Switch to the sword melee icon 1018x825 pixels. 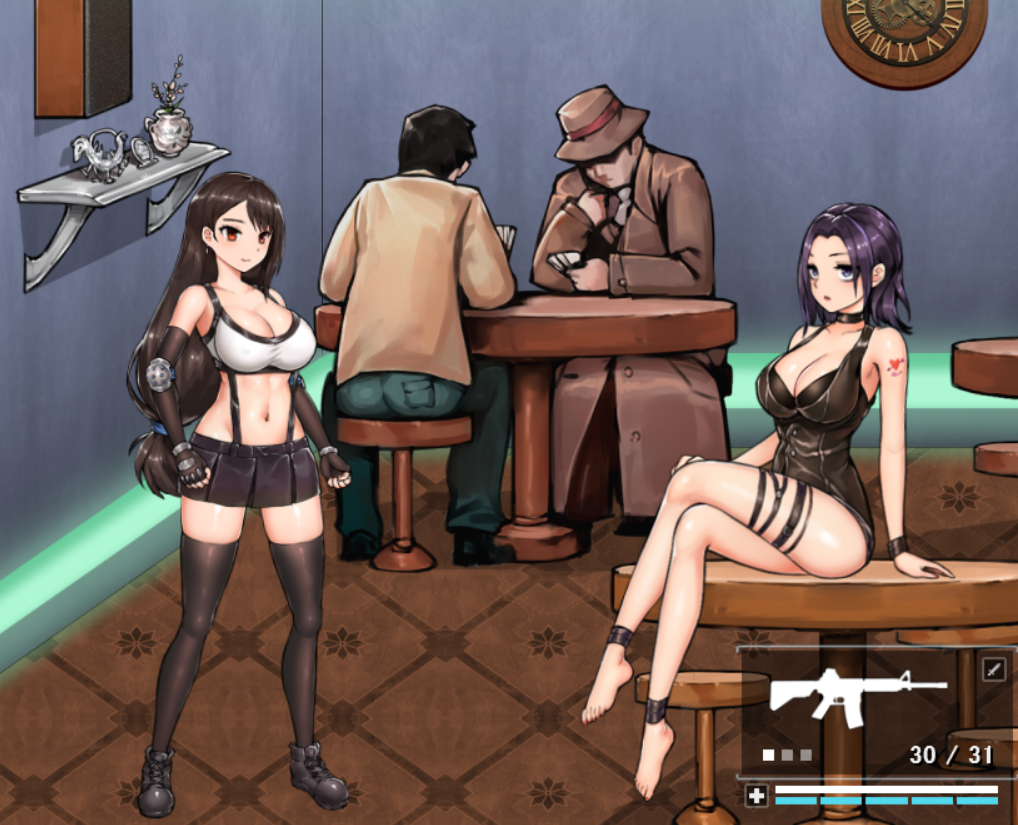coord(994,668)
